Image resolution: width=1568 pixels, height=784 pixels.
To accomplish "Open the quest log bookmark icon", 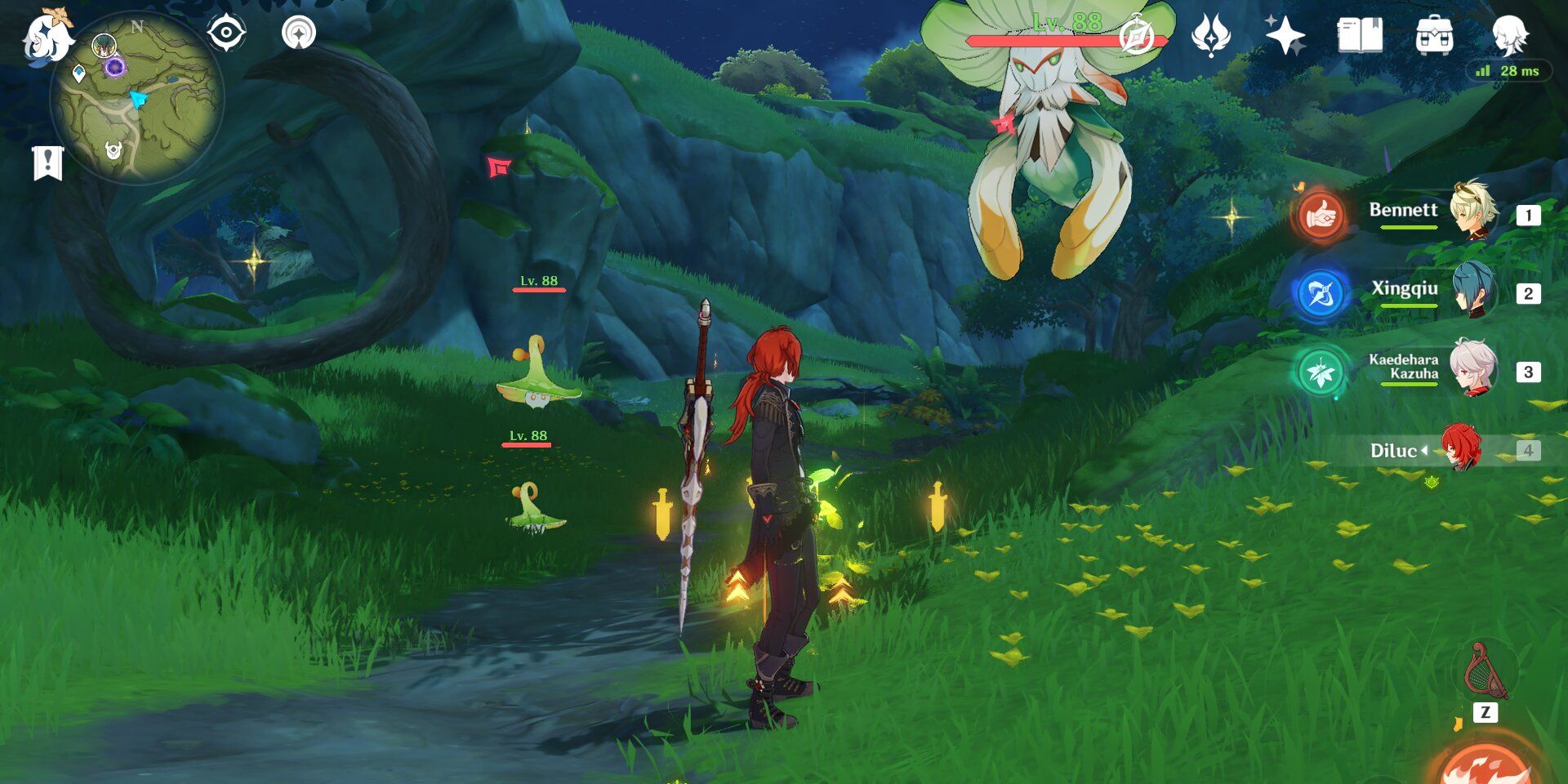I will coord(47,163).
